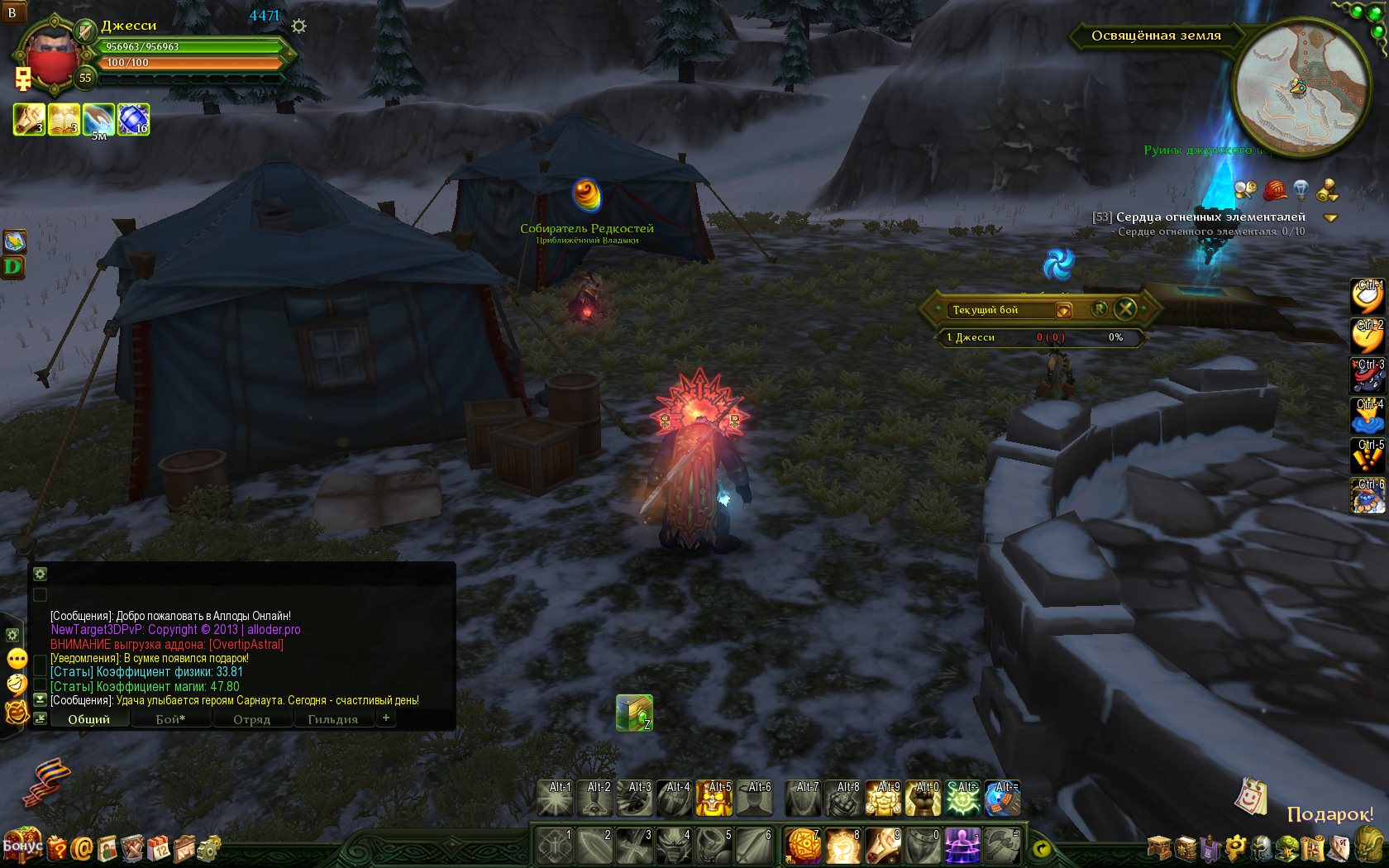Viewport: 1389px width, 868px height.
Task: Switch to the Общий chat tab
Action: click(x=88, y=719)
